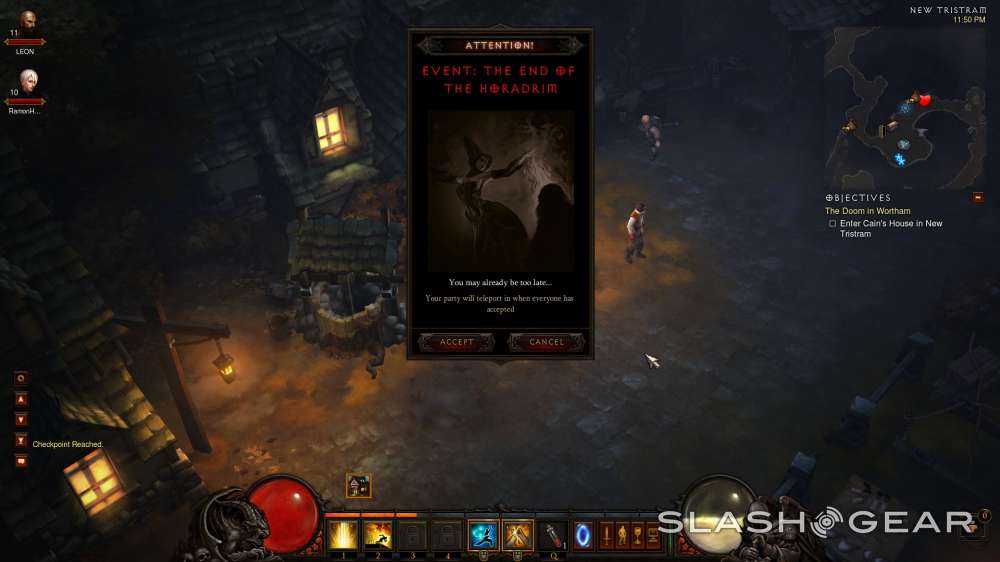Click the chat scroll-up arrow button
Viewport: 1000px width, 562px height.
click(21, 399)
